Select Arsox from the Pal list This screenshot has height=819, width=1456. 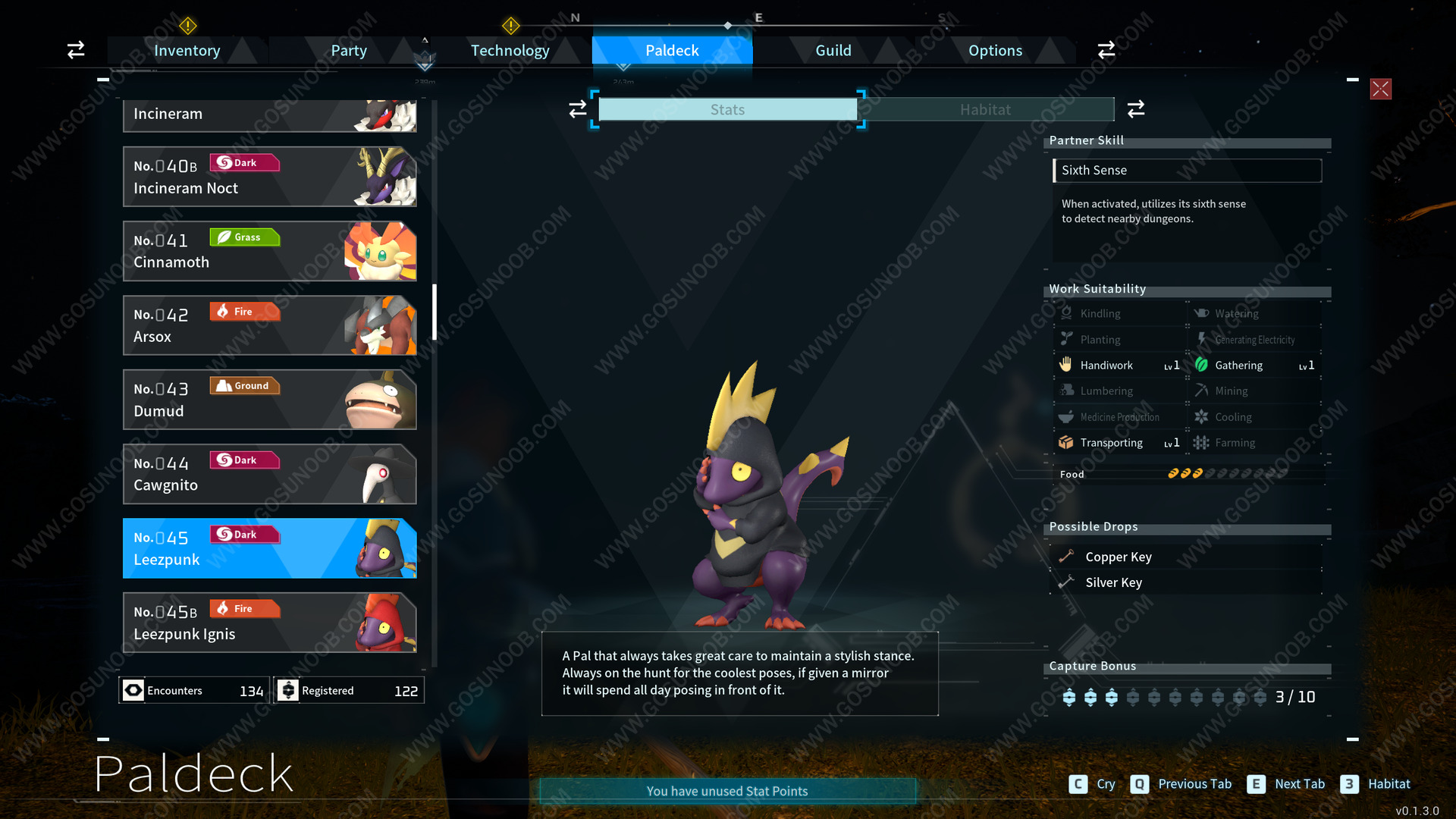269,325
